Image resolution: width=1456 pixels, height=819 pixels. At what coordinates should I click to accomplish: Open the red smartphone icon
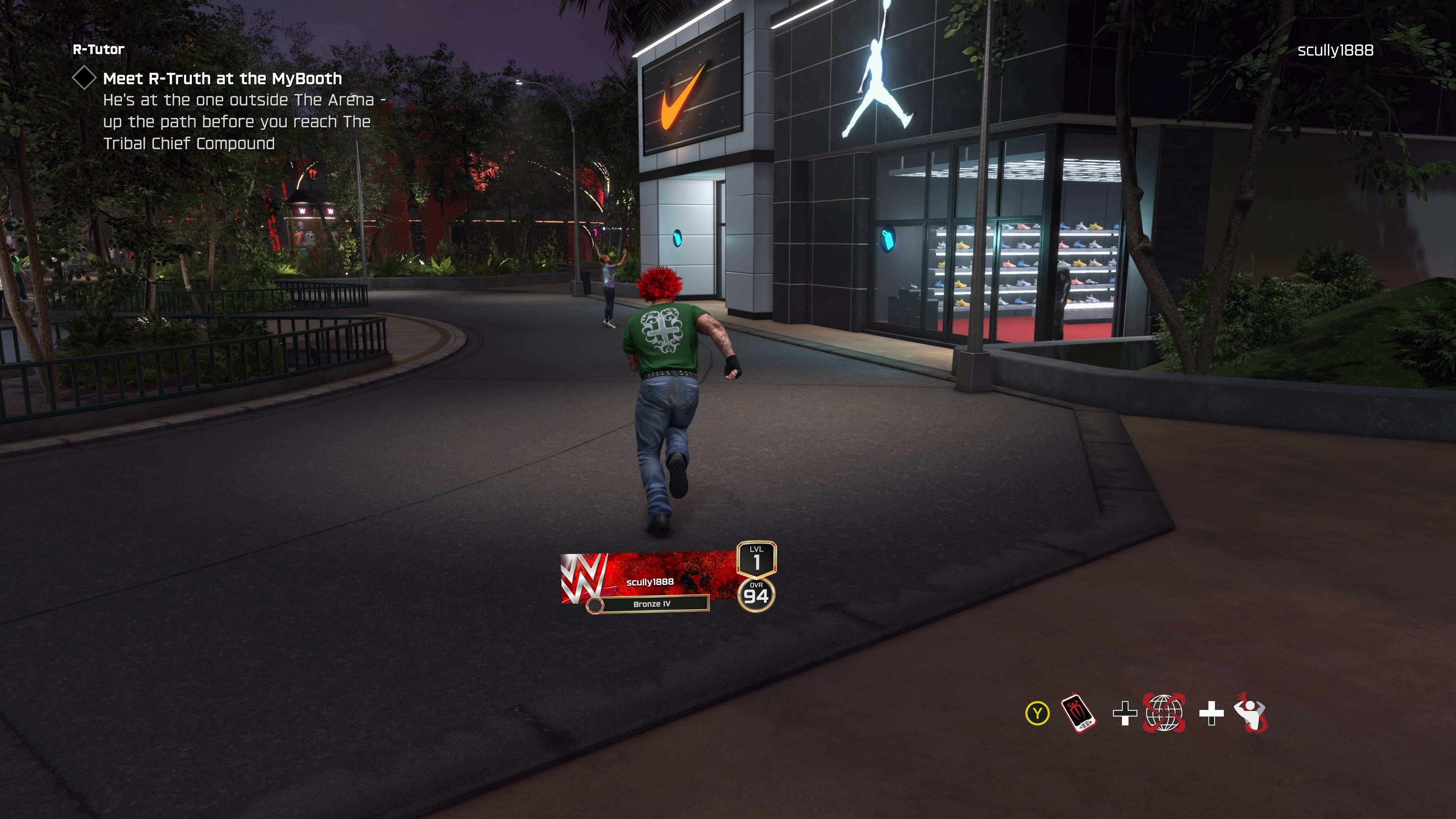click(1078, 713)
